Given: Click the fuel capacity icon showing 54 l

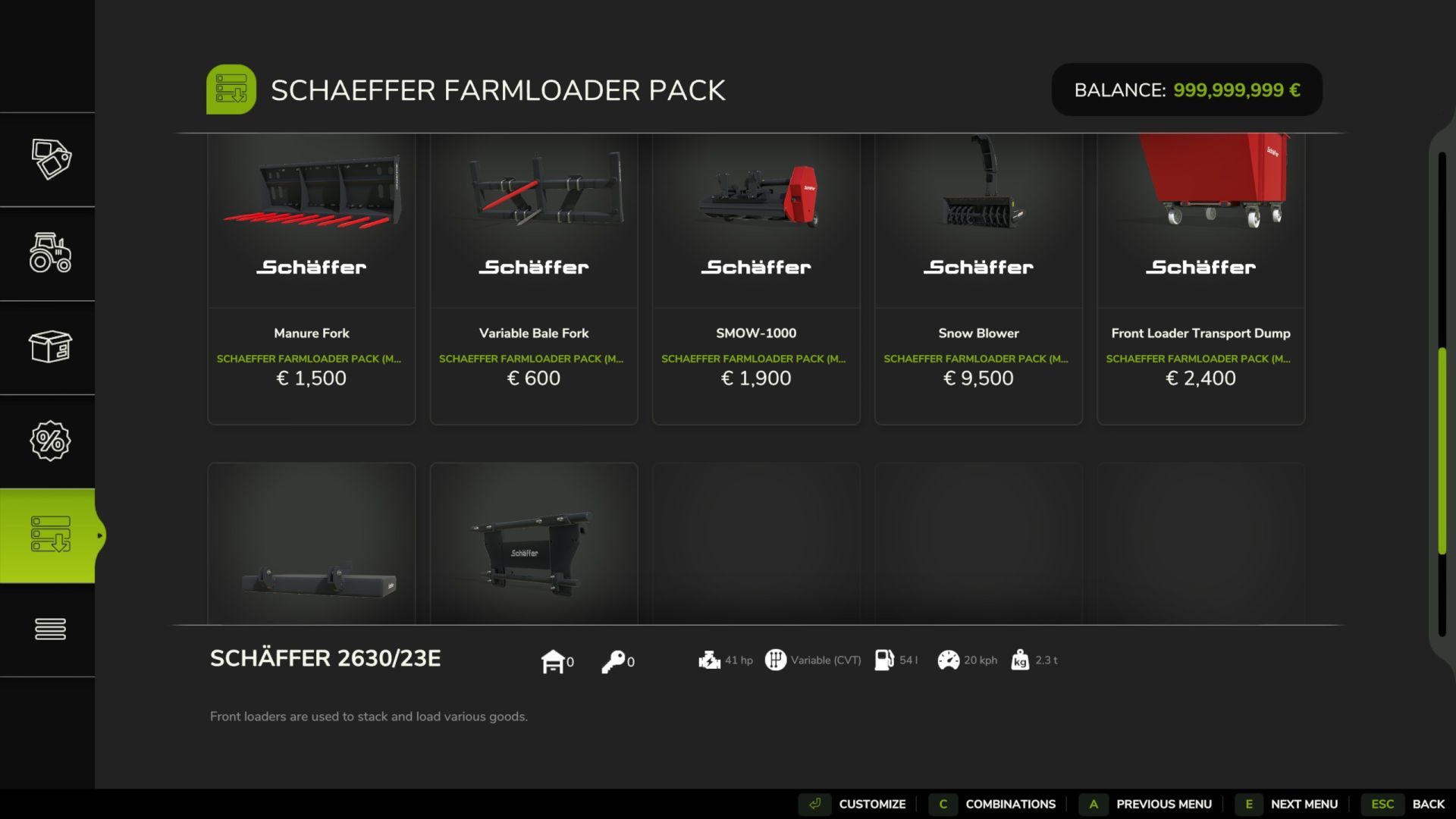Looking at the screenshot, I should click(882, 661).
